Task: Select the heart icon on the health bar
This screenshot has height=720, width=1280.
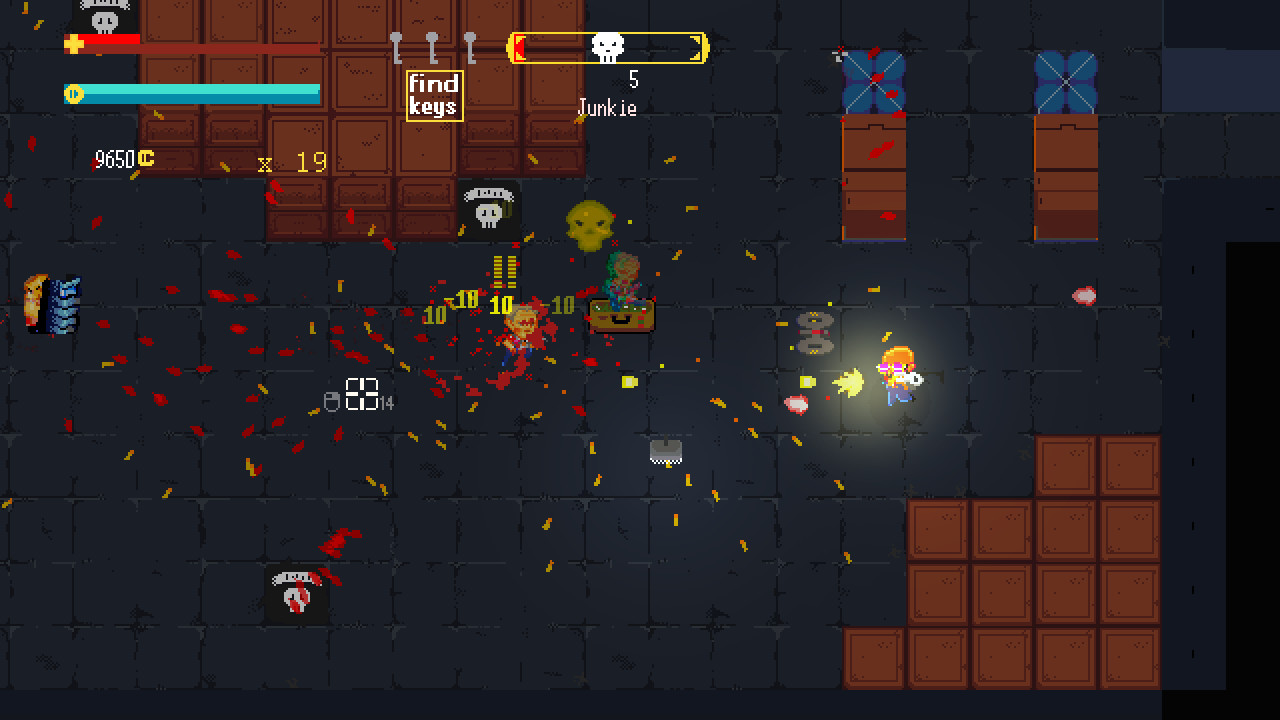Action: (x=75, y=43)
